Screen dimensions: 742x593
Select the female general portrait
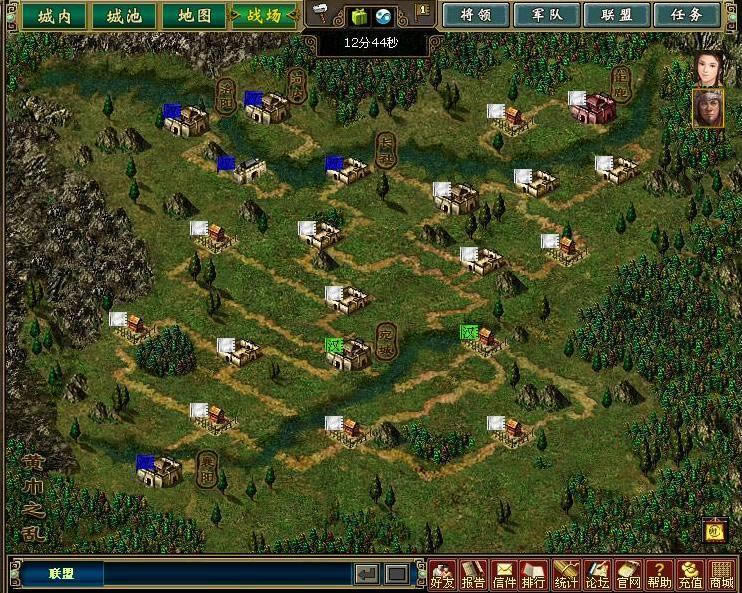click(x=708, y=68)
